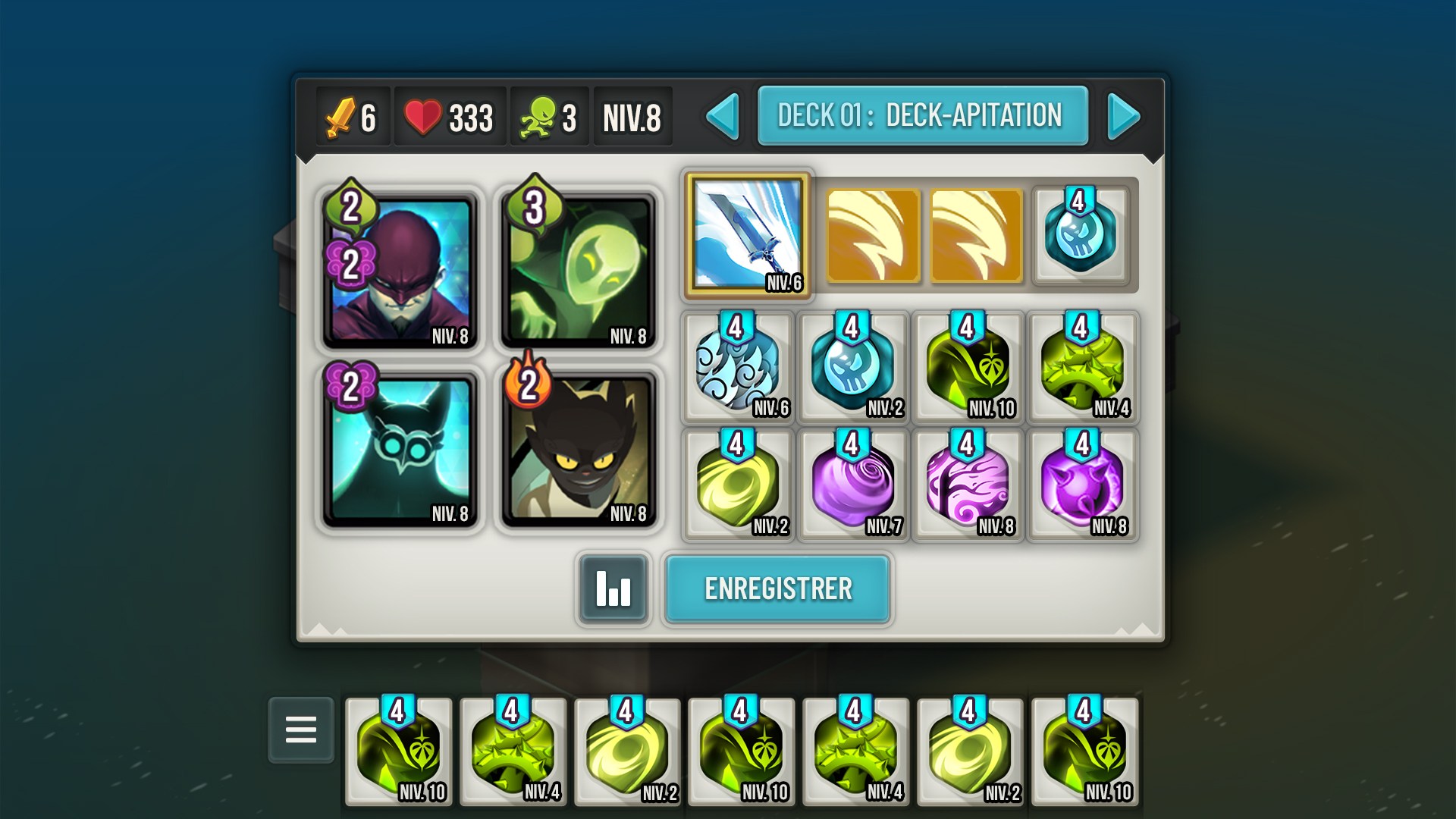Pick the black cat companion card

tap(578, 449)
